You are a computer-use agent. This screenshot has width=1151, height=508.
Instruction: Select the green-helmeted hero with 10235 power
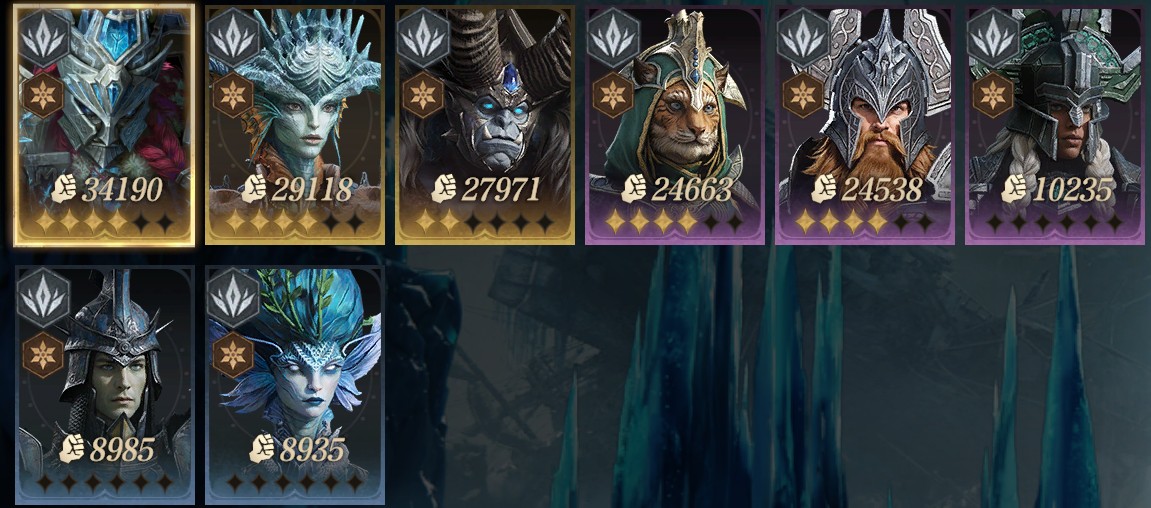pos(1054,125)
